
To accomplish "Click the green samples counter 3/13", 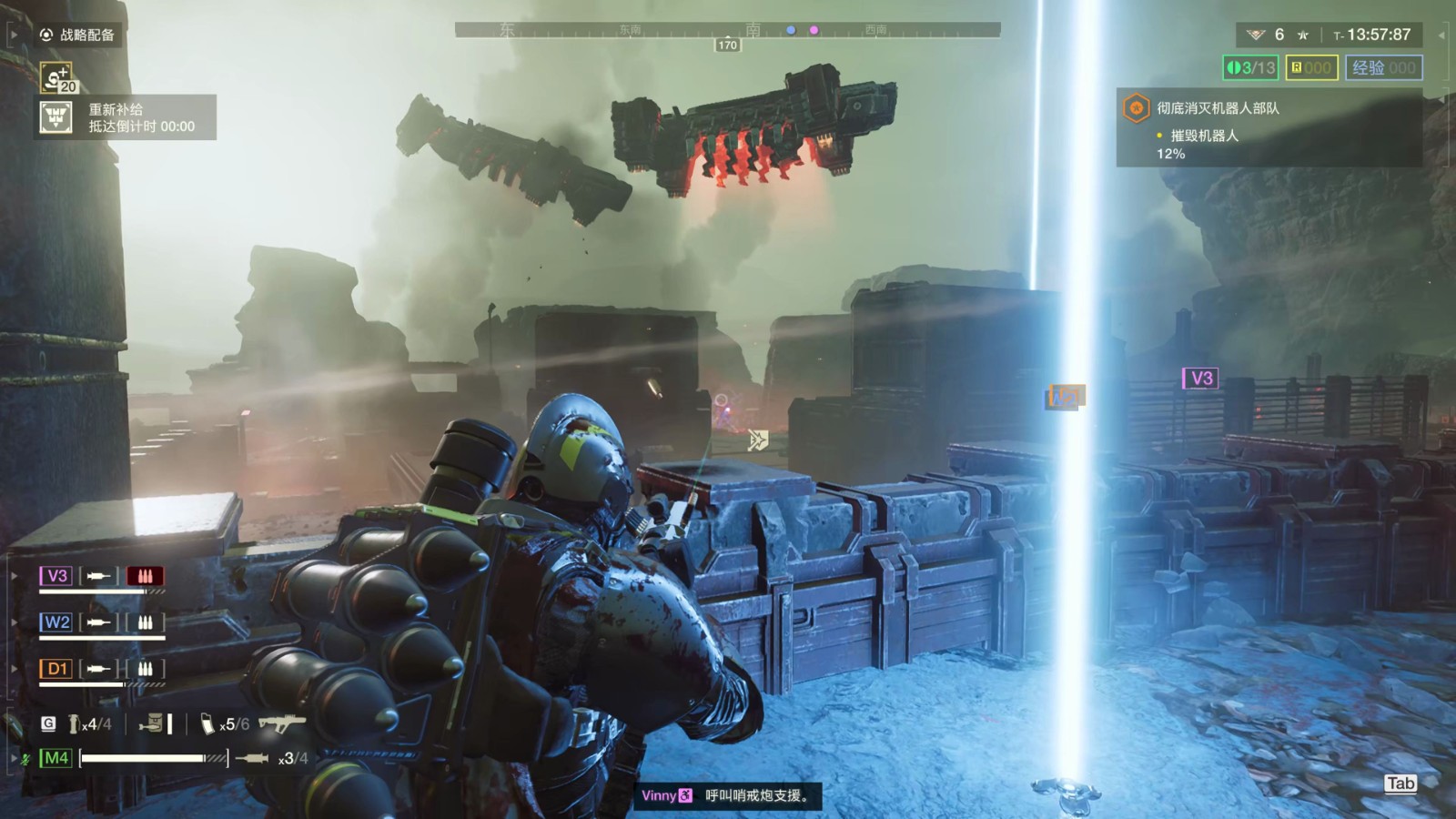I will pyautogui.click(x=1251, y=67).
